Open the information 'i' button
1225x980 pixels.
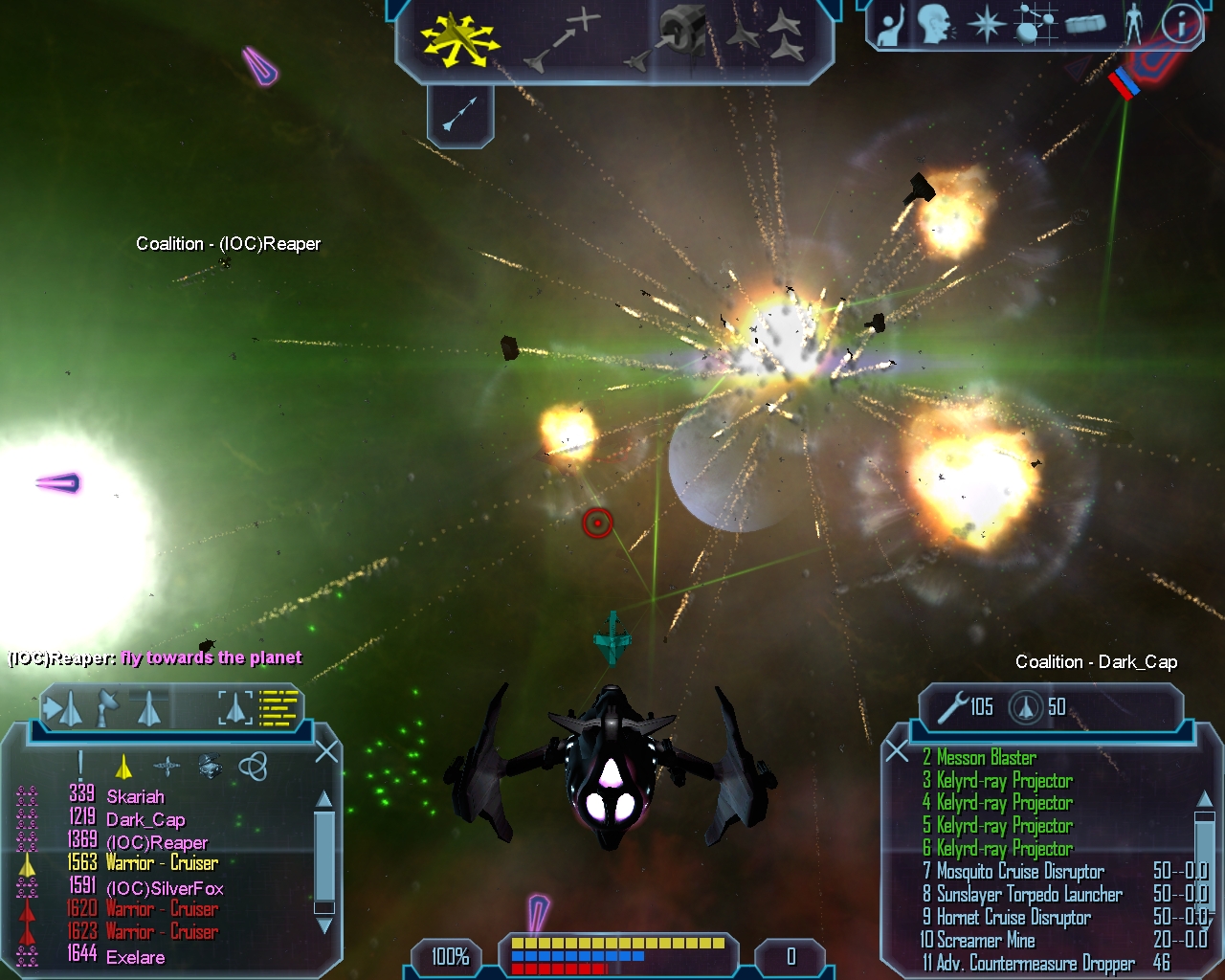pyautogui.click(x=1181, y=25)
